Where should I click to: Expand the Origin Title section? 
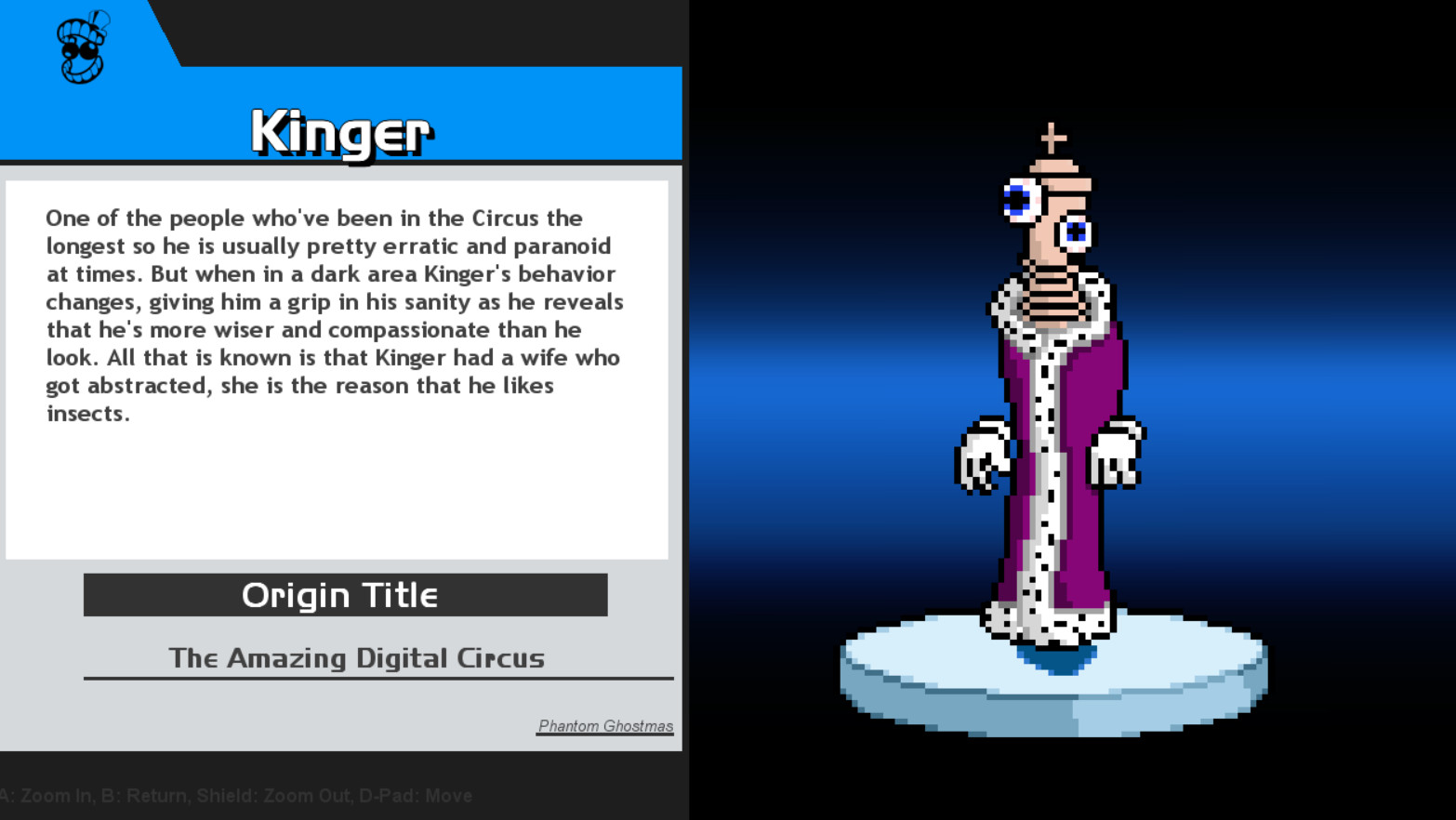coord(342,595)
